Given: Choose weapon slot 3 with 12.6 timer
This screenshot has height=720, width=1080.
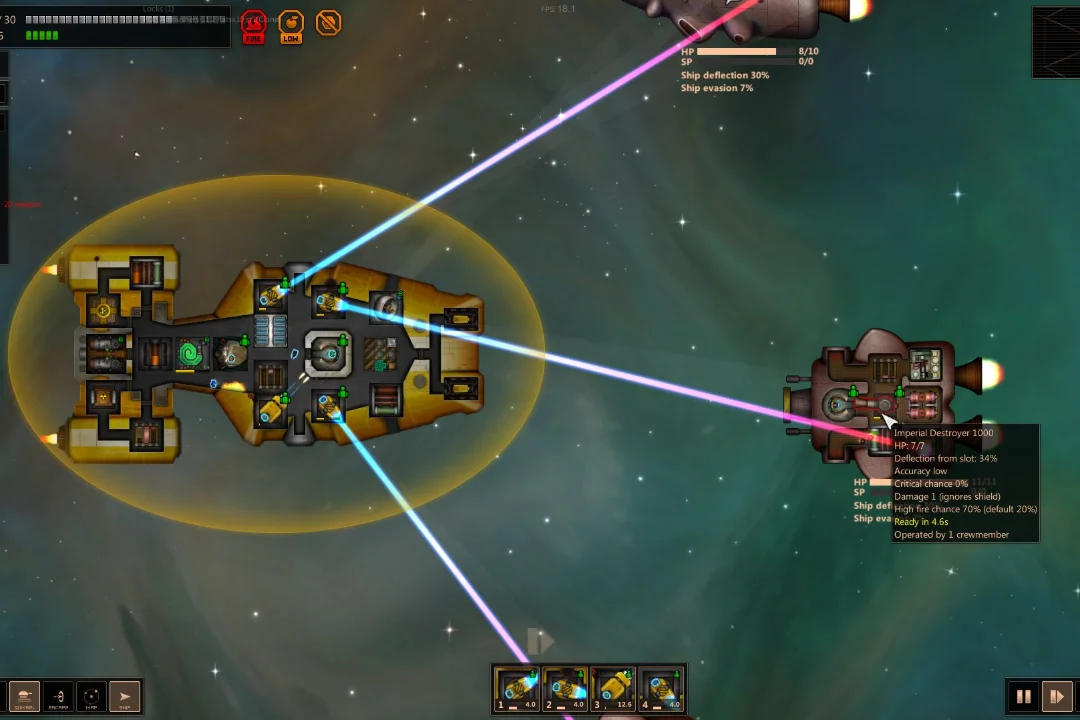Looking at the screenshot, I should click(x=613, y=689).
